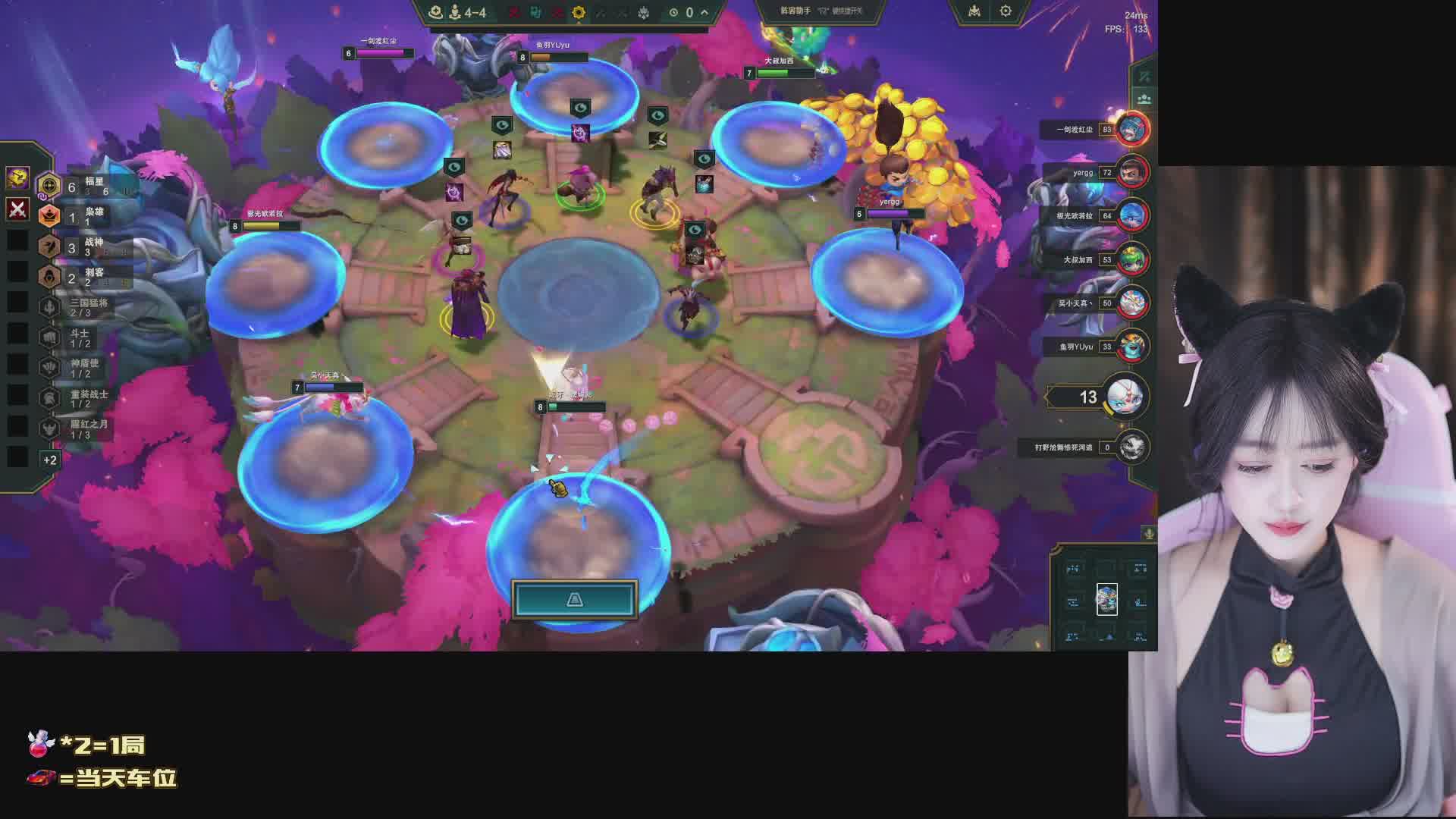Select player 极光欧若拉 in the ranking list
This screenshot has height=819, width=1456.
1133,216
